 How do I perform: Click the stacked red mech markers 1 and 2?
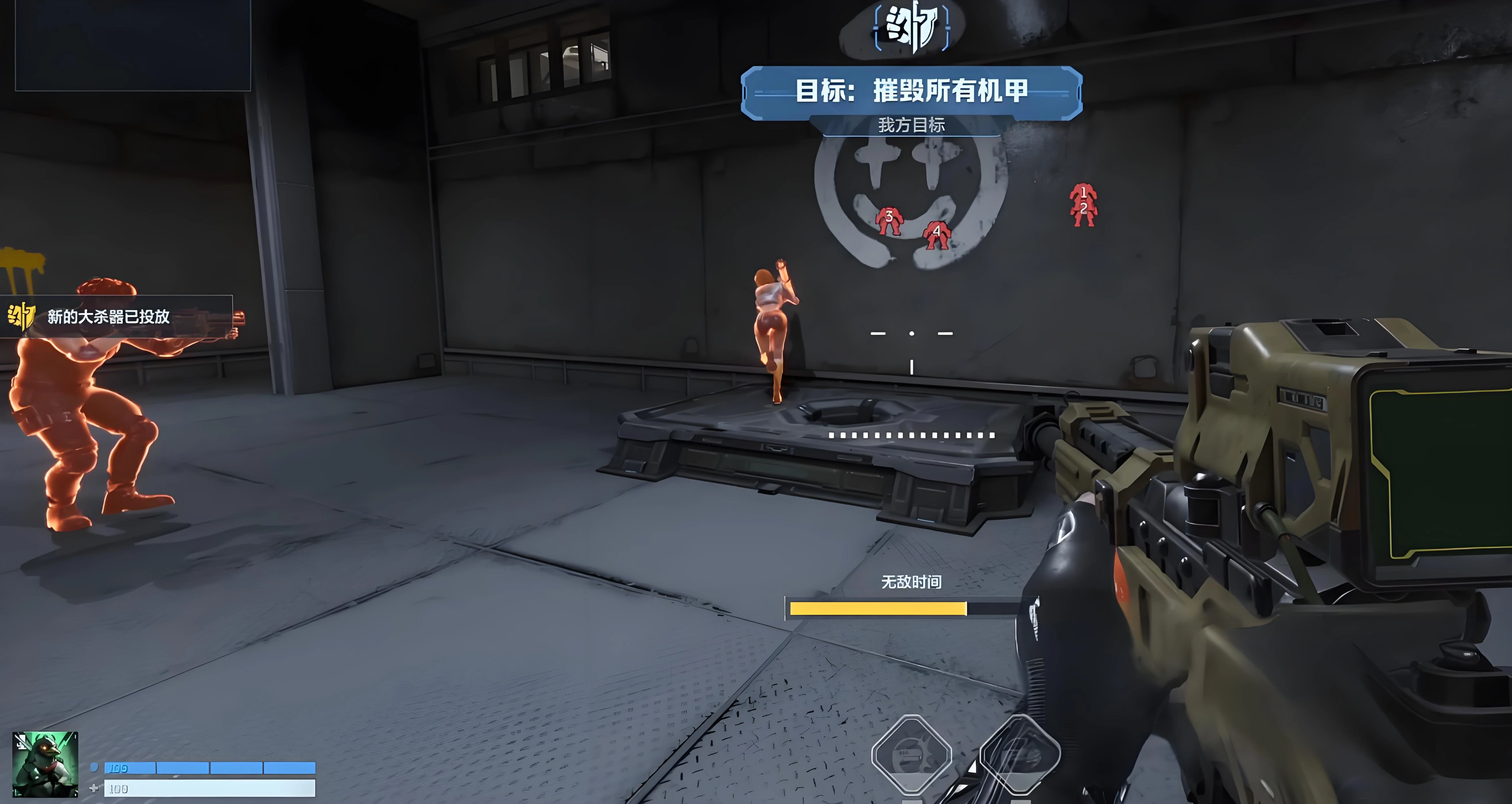point(1083,205)
